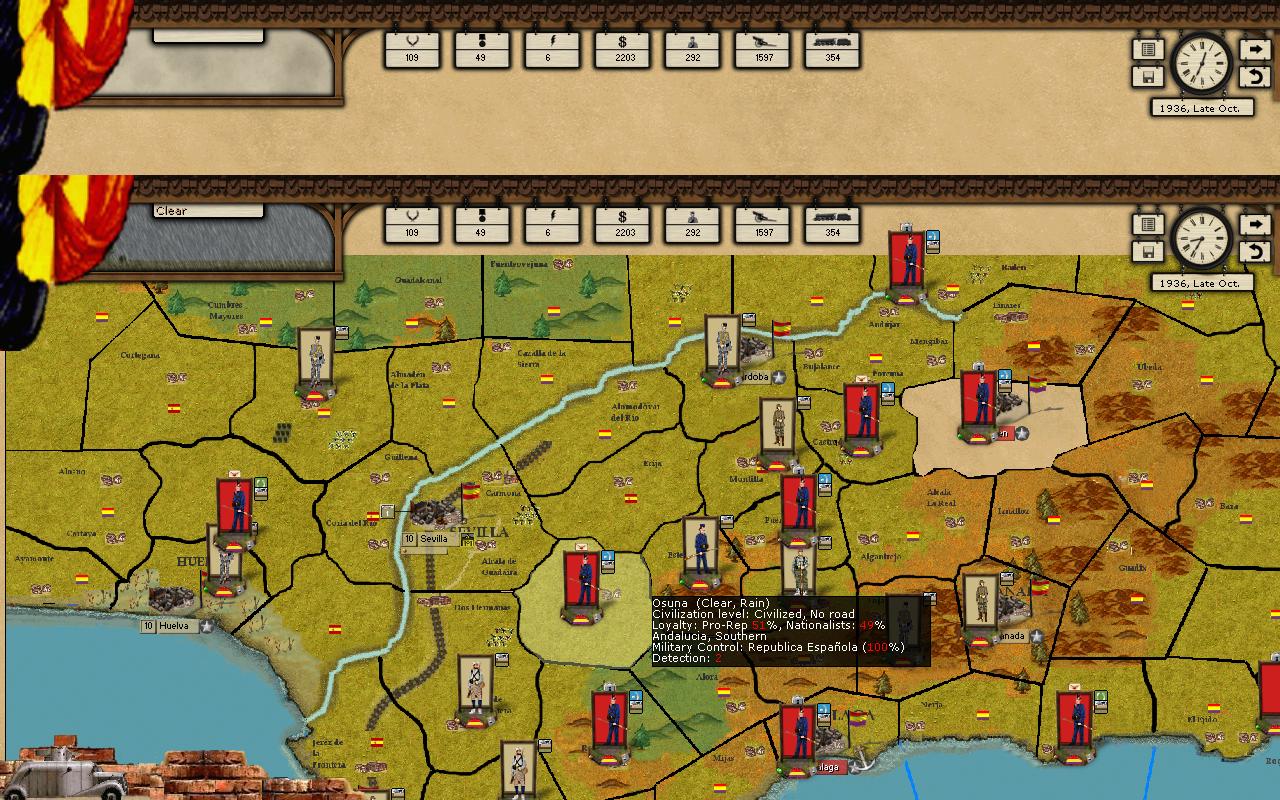Choose the unit stack stationed at Córdoba

pos(721,346)
